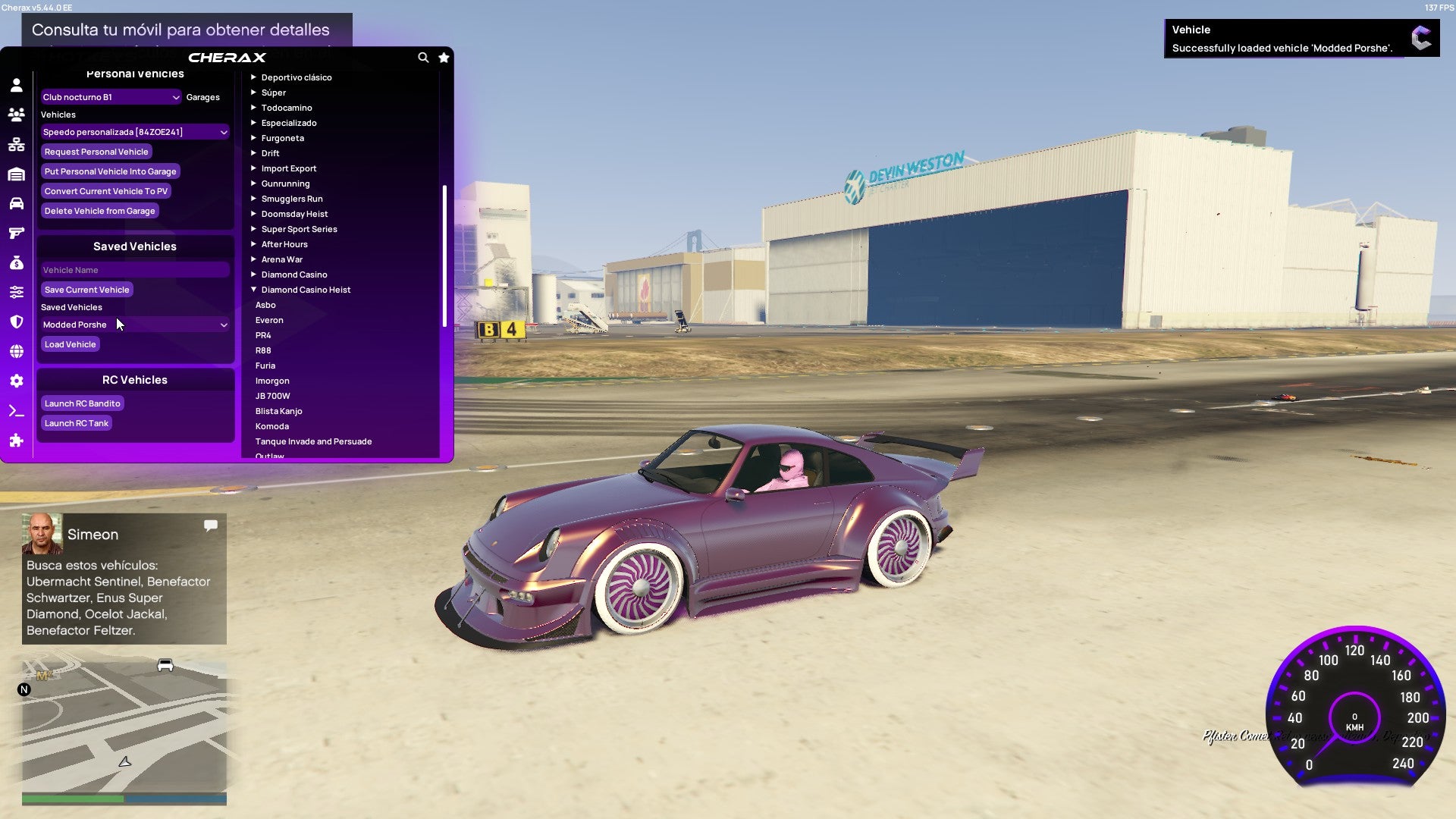Click the Load Vehicle button

pos(70,344)
